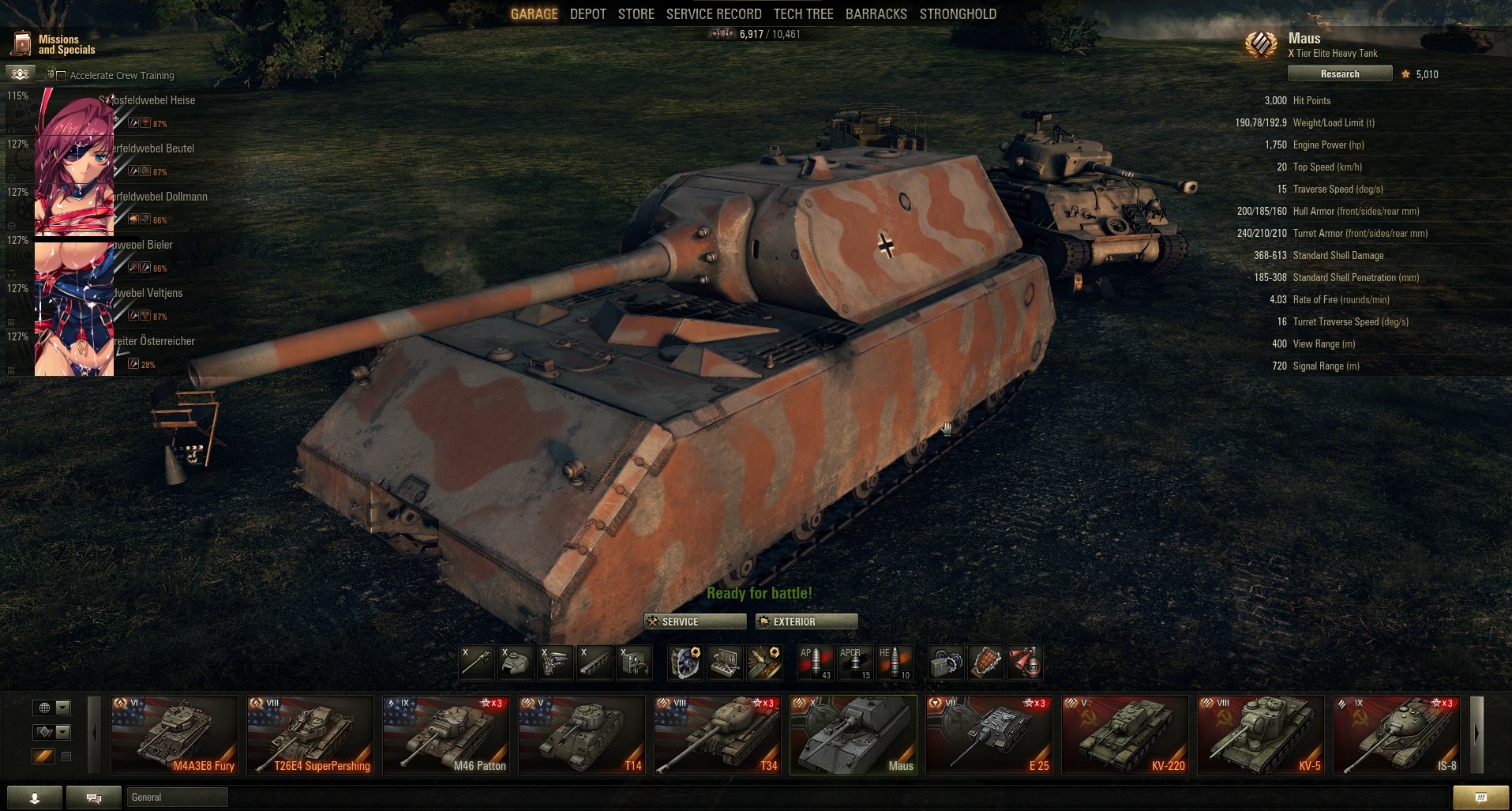1512x811 pixels.
Task: Open the Depot tab
Action: pyautogui.click(x=587, y=14)
